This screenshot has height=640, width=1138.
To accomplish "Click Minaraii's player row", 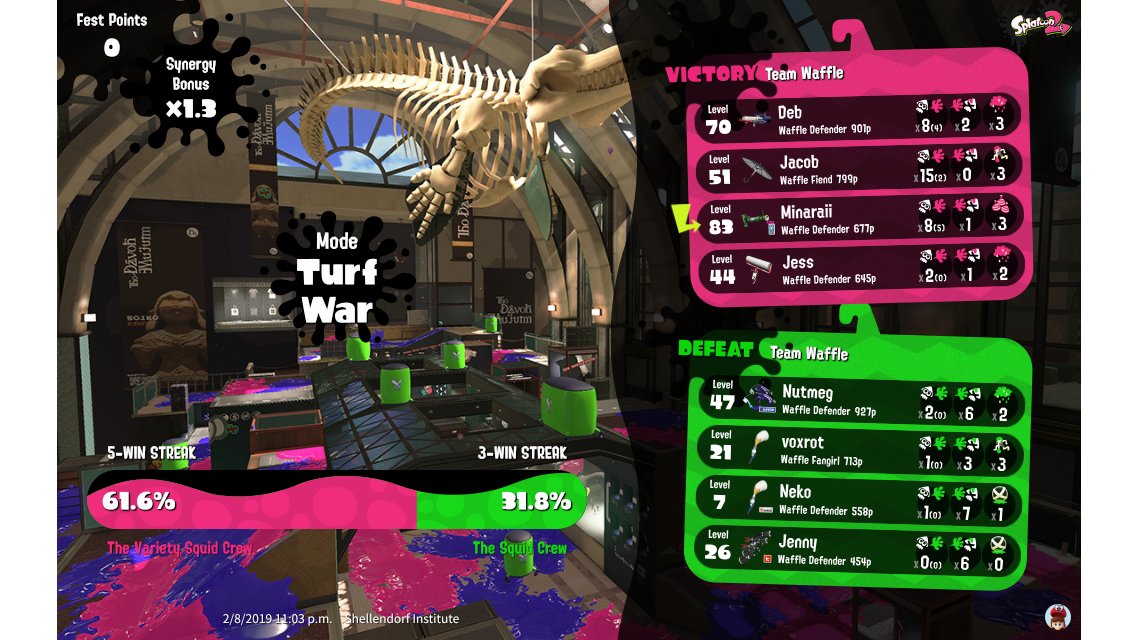I will pos(862,217).
